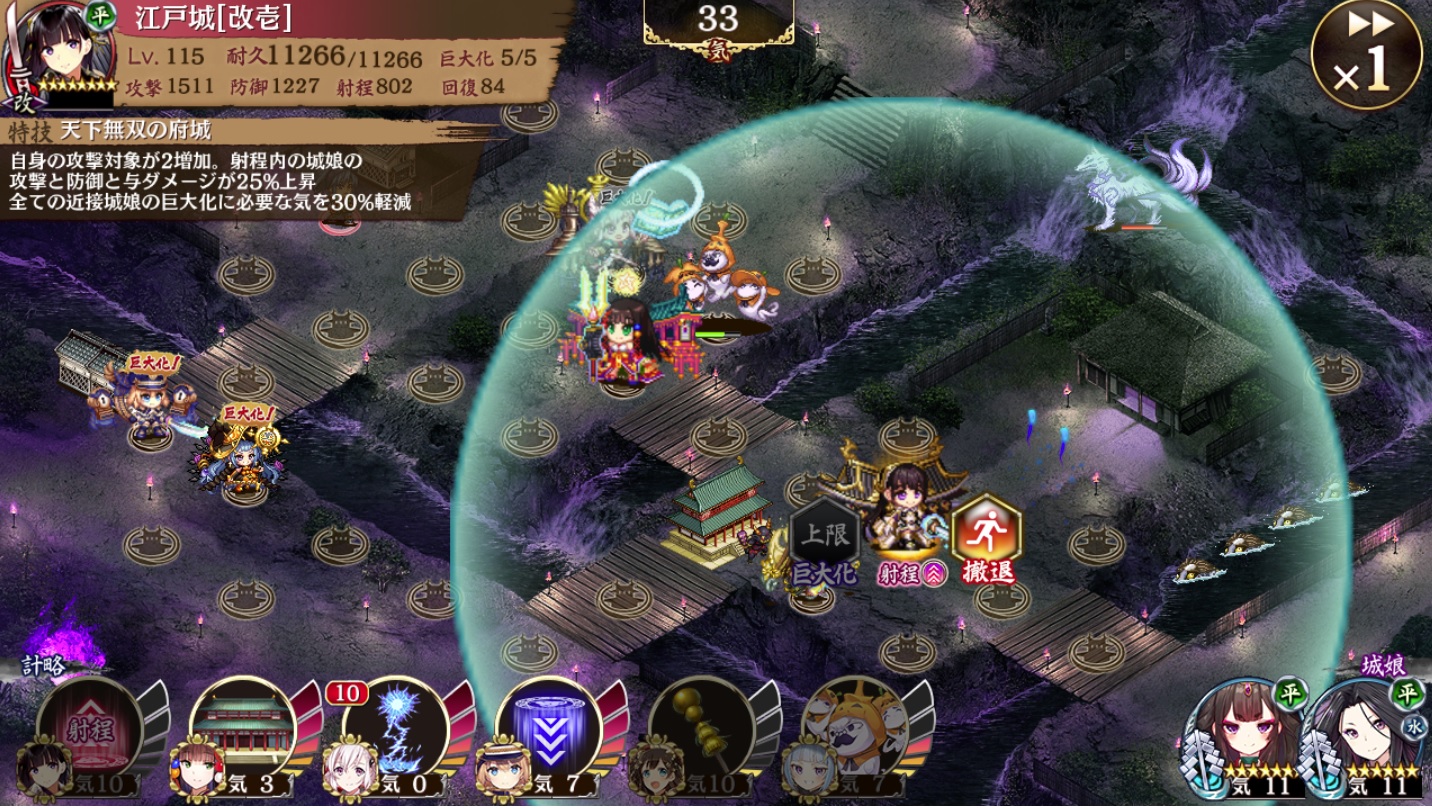Viewport: 1432px width, 809px height.
Task: Cast the blue lightning stratagem
Action: 396,728
